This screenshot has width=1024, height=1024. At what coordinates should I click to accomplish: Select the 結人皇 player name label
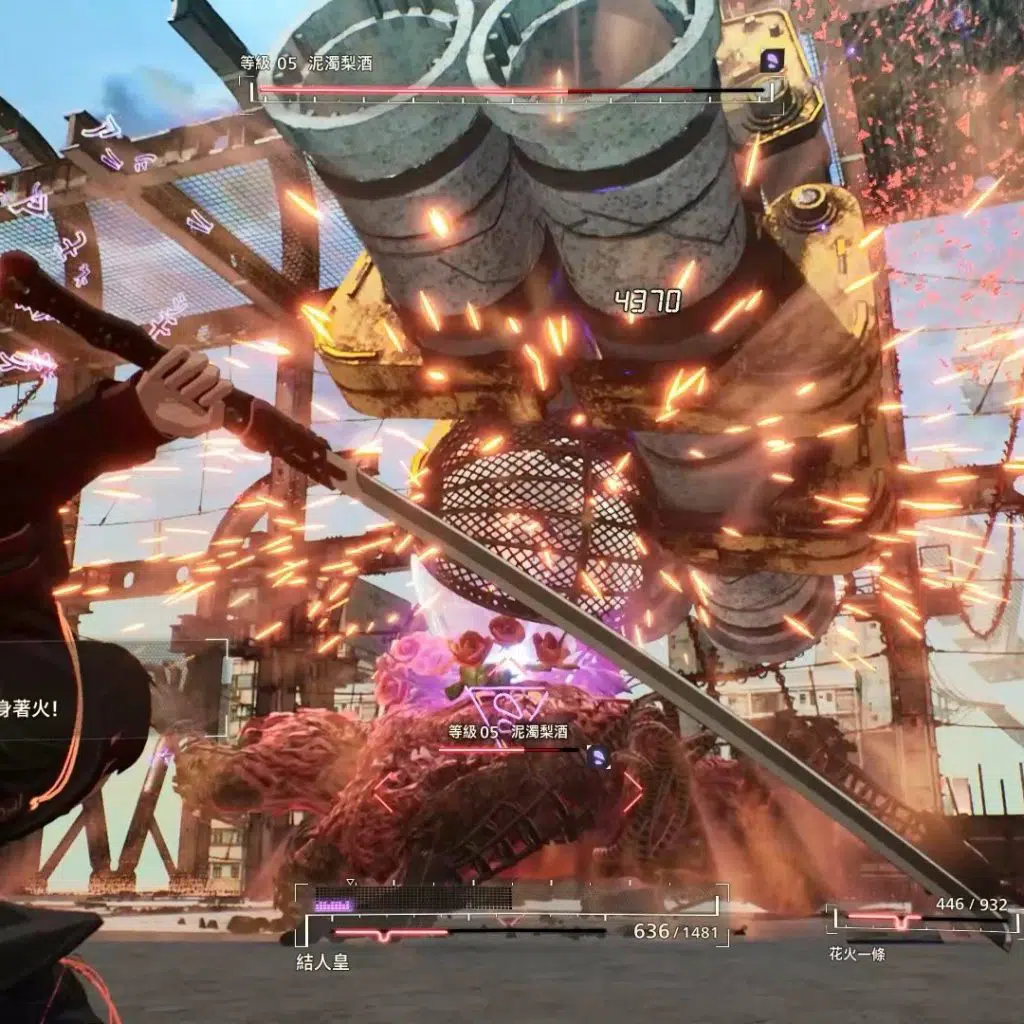pyautogui.click(x=322, y=964)
